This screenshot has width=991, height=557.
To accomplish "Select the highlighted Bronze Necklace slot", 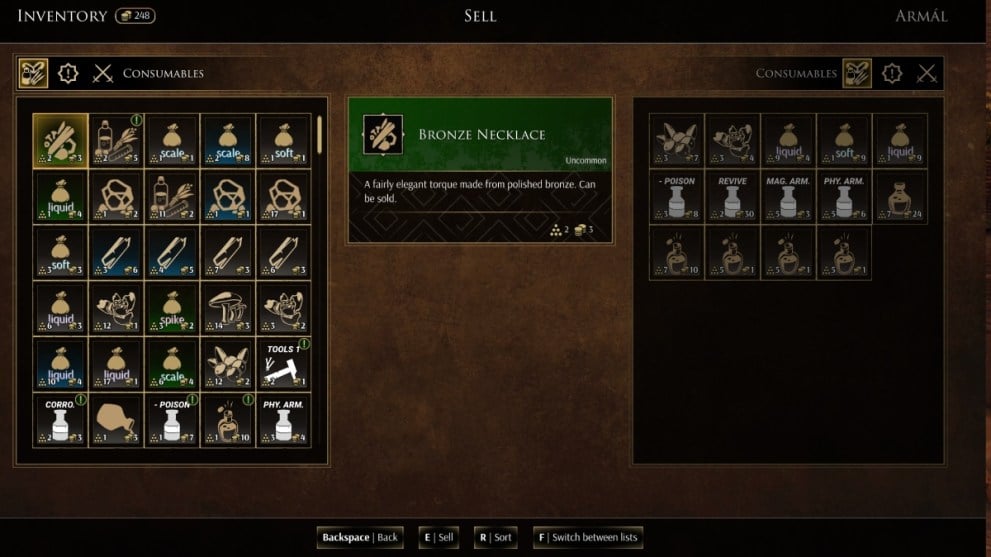I will (60, 140).
